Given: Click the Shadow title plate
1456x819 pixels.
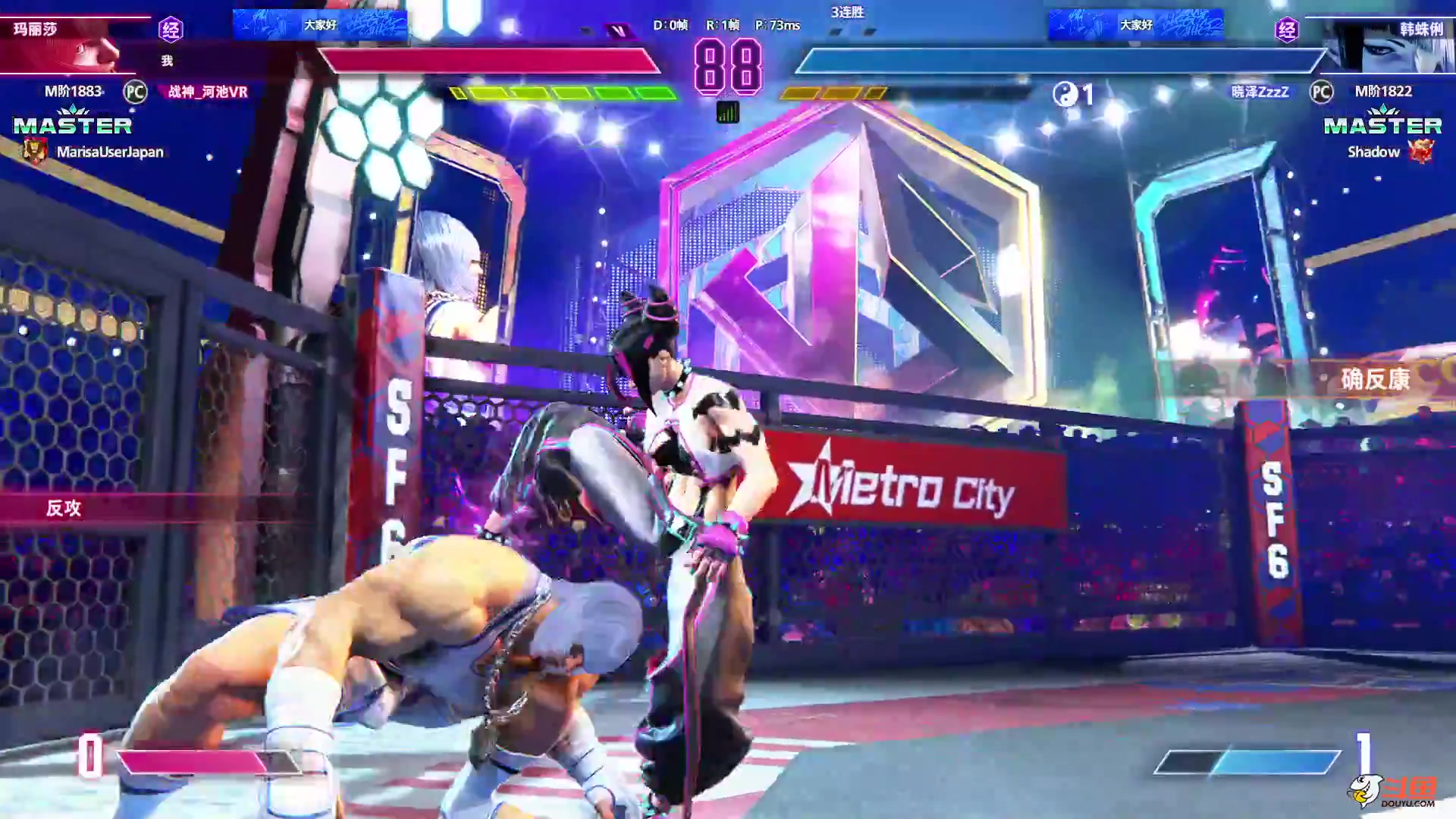Looking at the screenshot, I should (1373, 152).
